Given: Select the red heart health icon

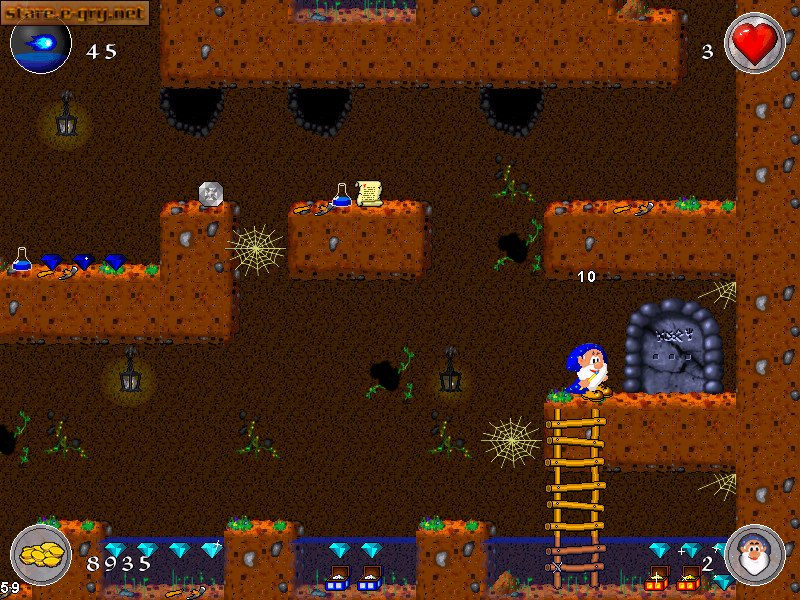Looking at the screenshot, I should (x=754, y=43).
